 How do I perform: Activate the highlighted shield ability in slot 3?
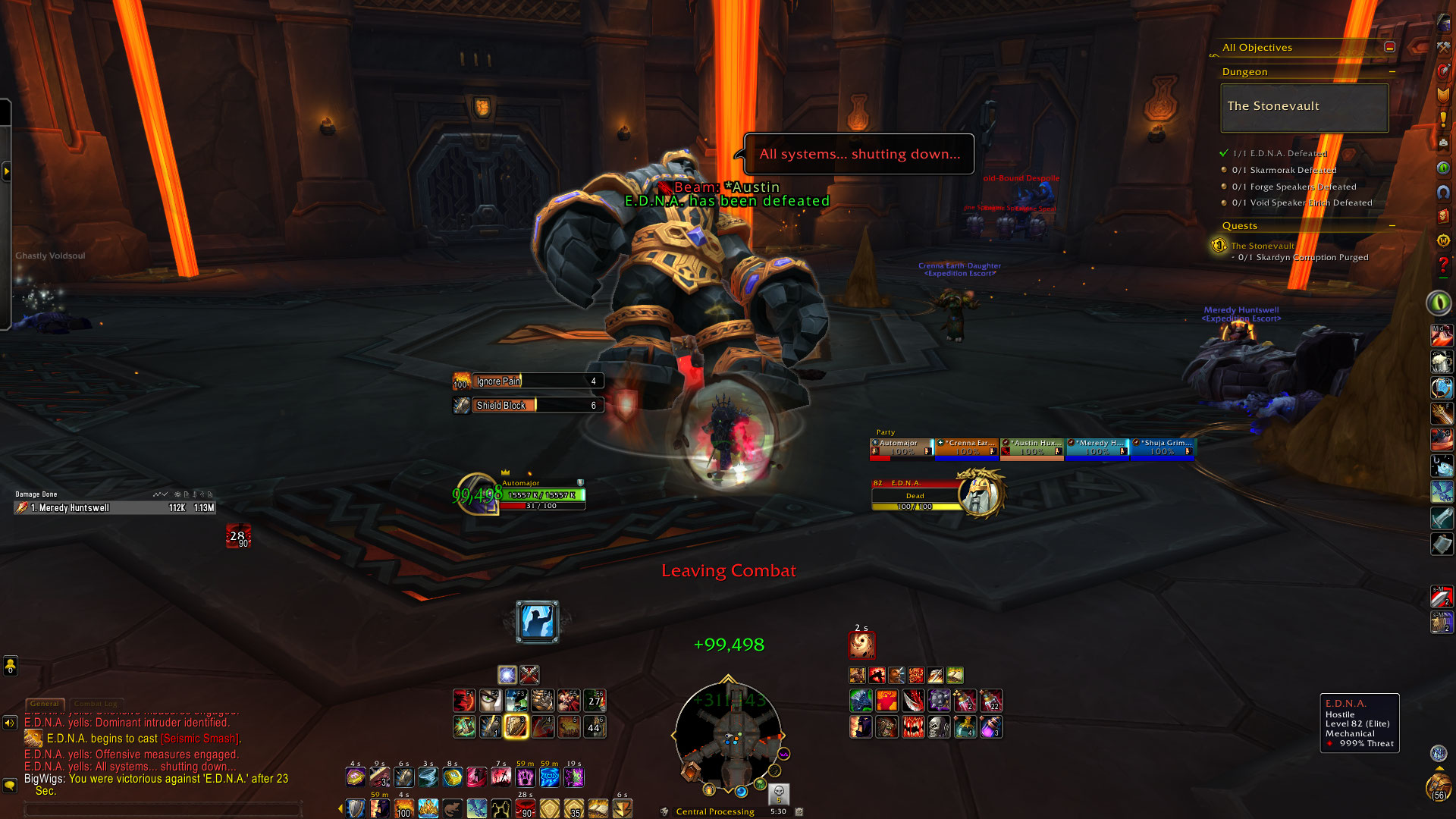tap(516, 726)
